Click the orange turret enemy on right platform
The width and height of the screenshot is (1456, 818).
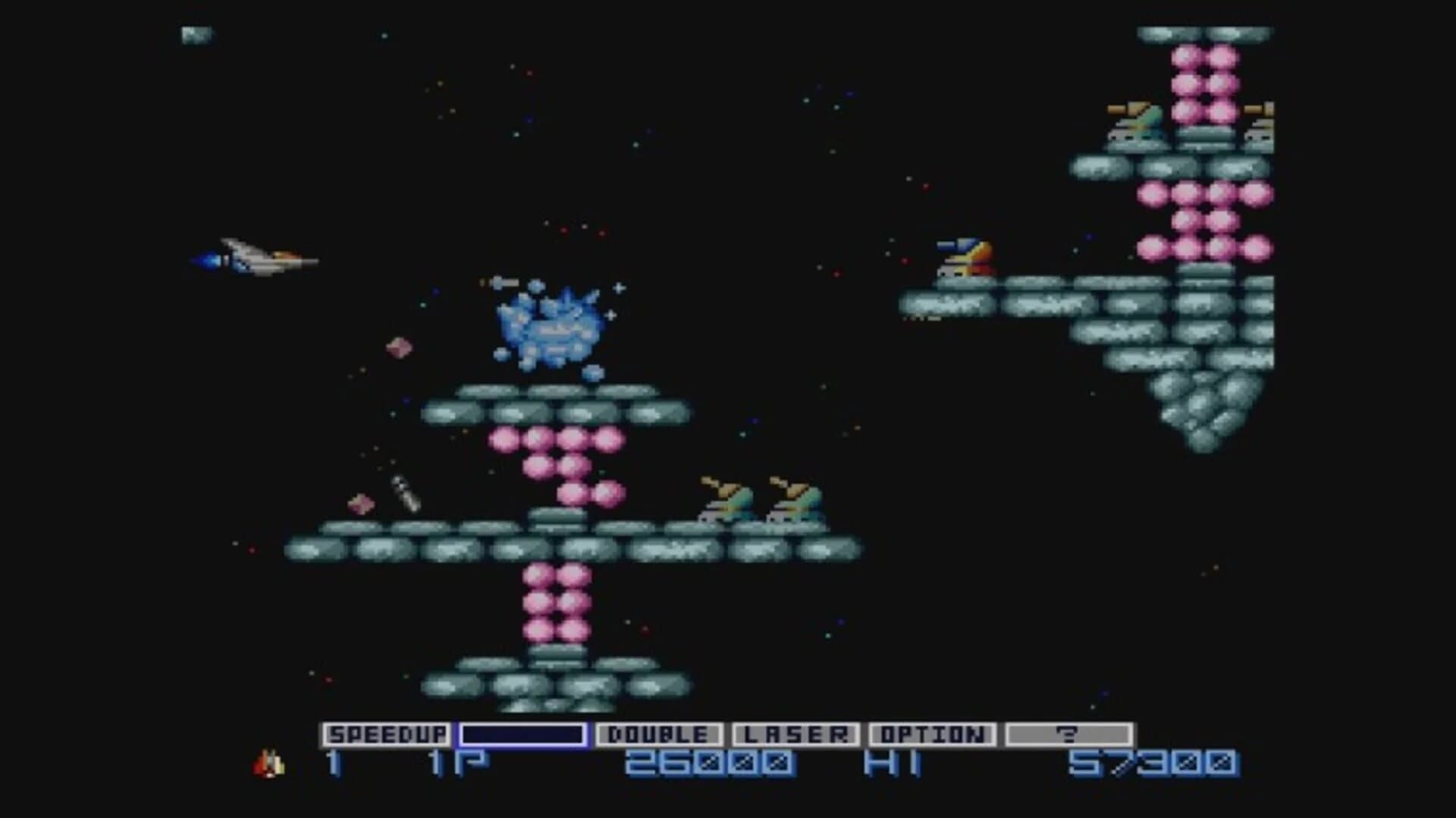965,257
